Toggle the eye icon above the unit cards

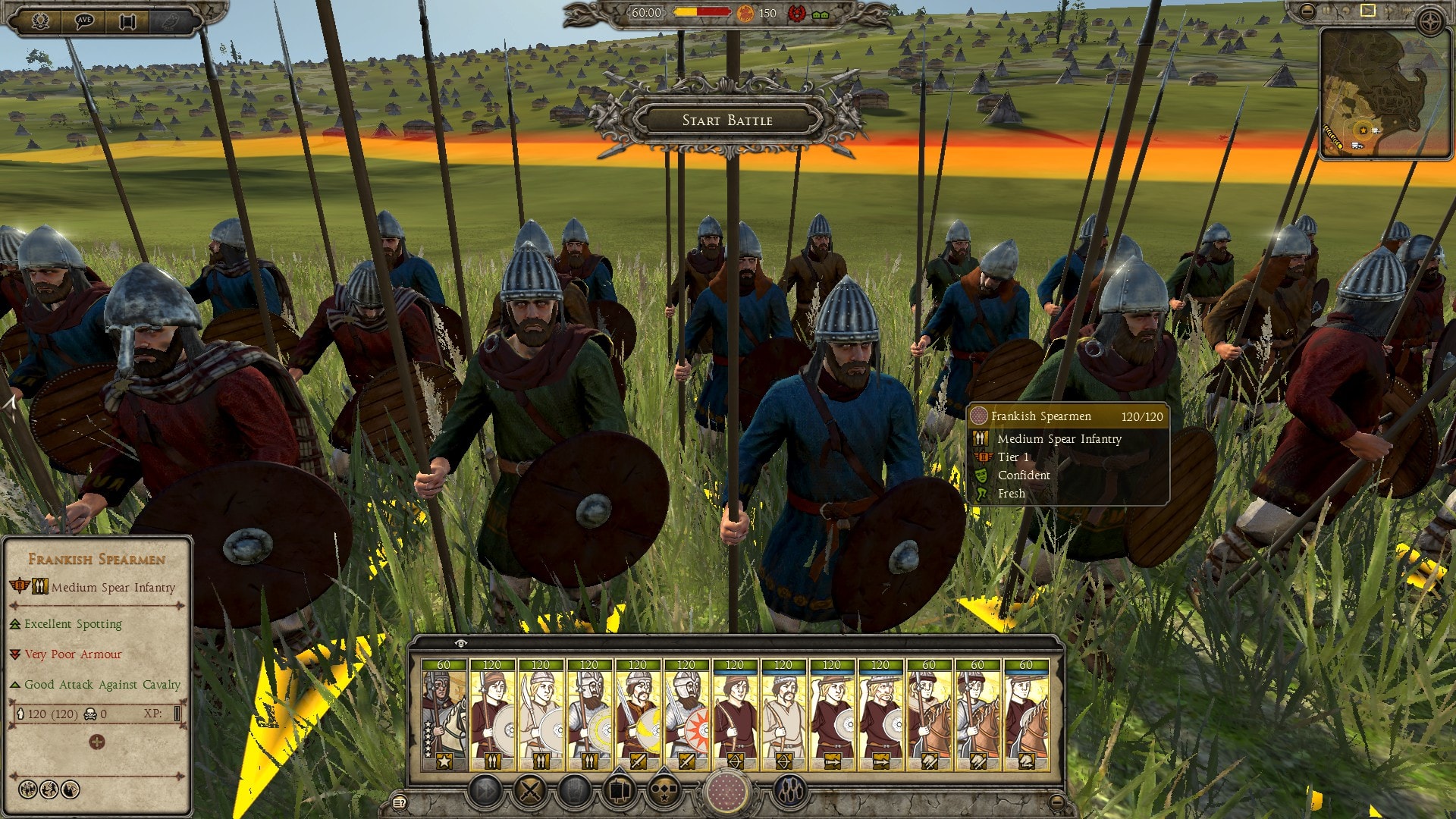click(460, 643)
